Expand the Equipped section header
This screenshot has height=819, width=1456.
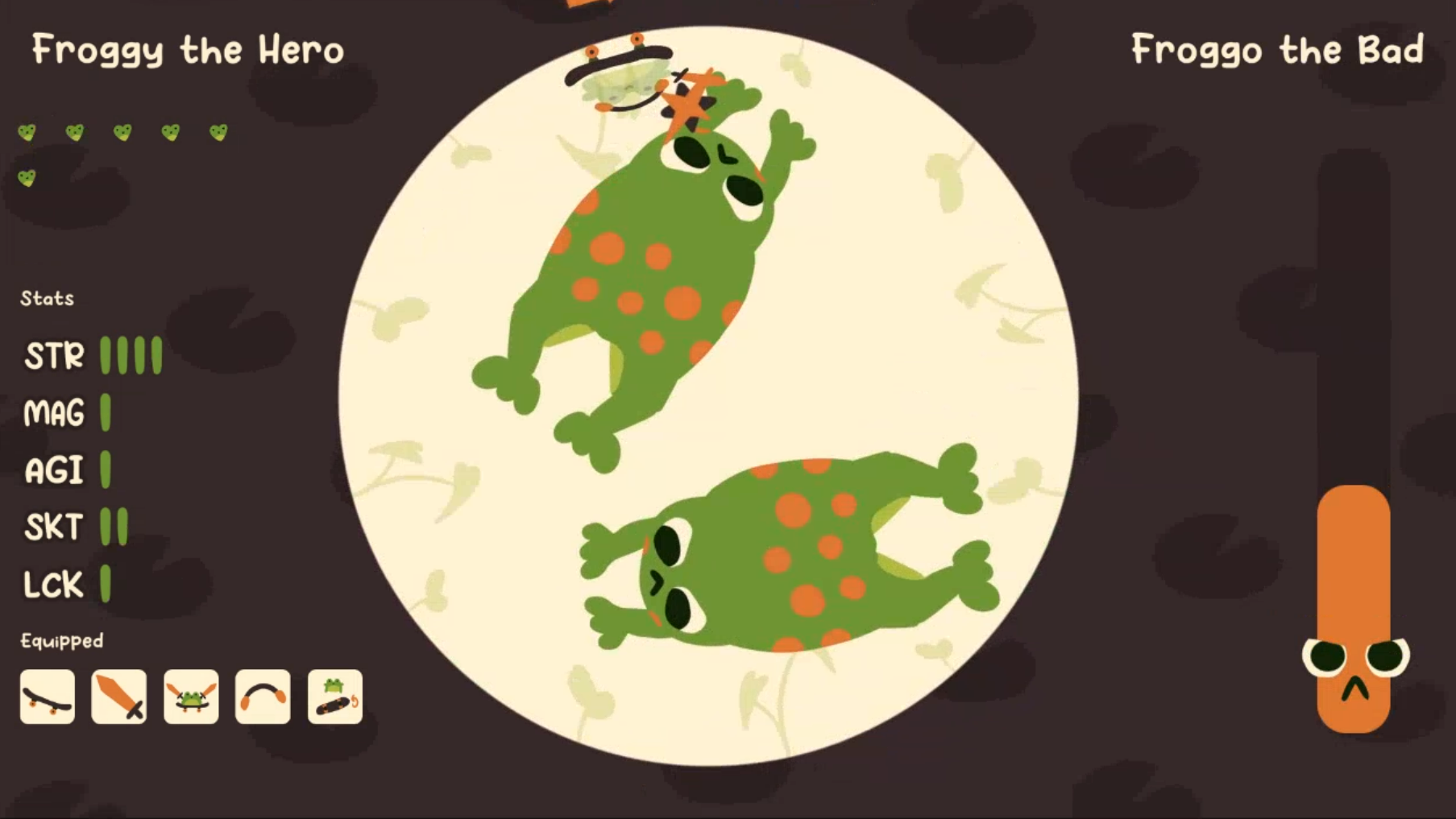61,640
